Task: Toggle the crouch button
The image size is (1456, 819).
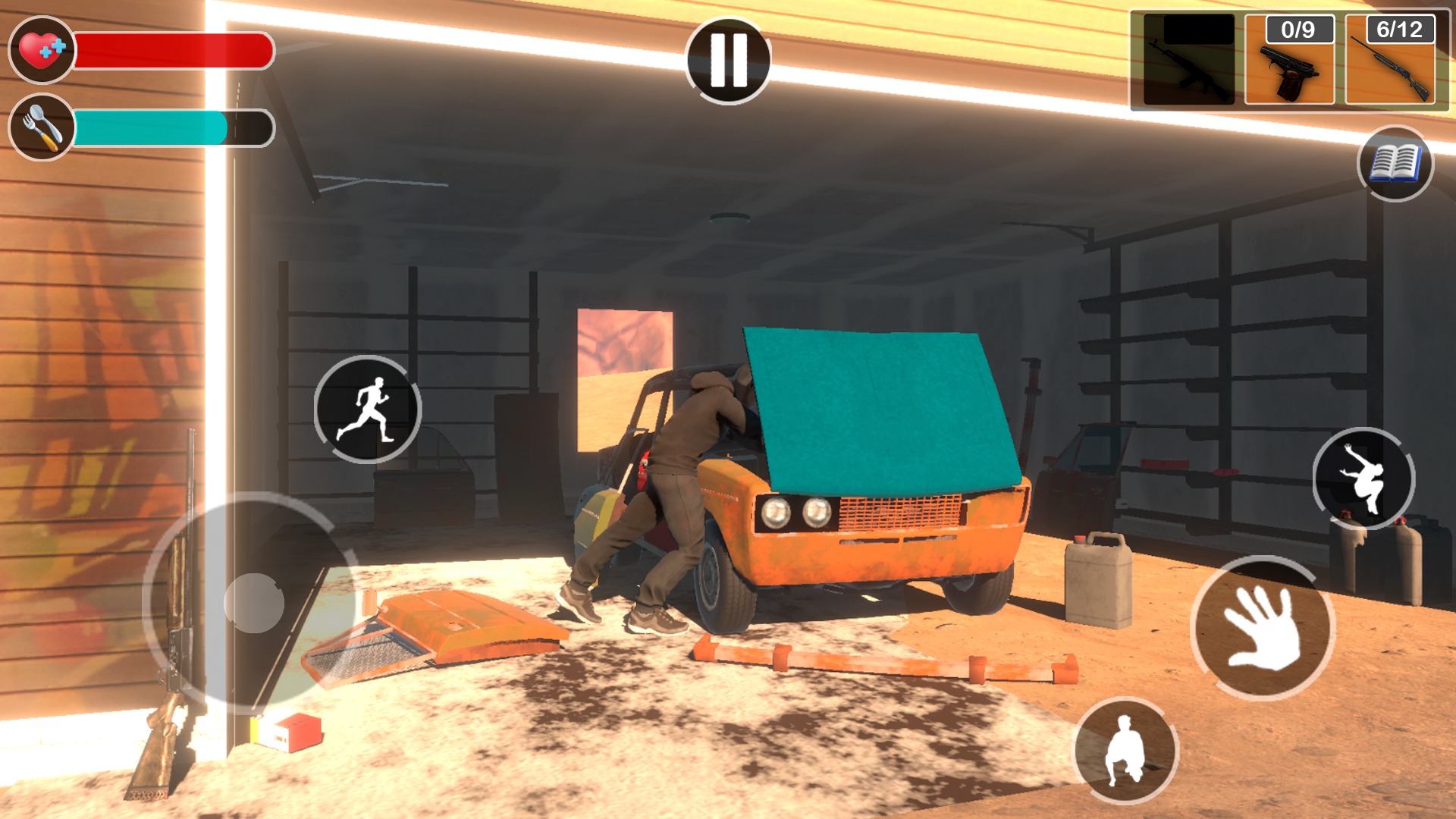Action: point(1125,751)
